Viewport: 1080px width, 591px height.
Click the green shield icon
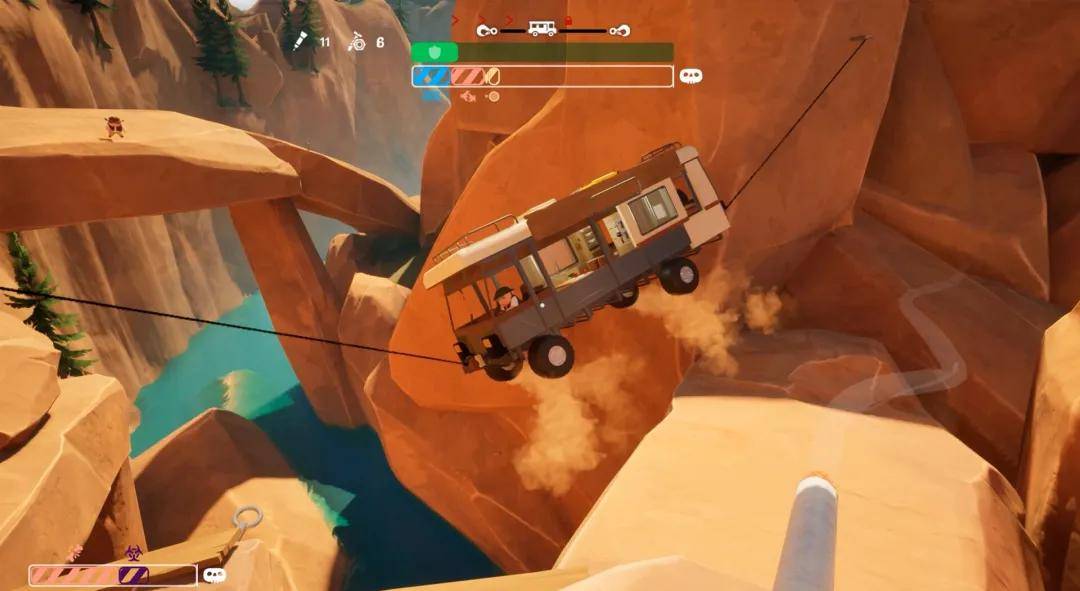pyautogui.click(x=434, y=52)
